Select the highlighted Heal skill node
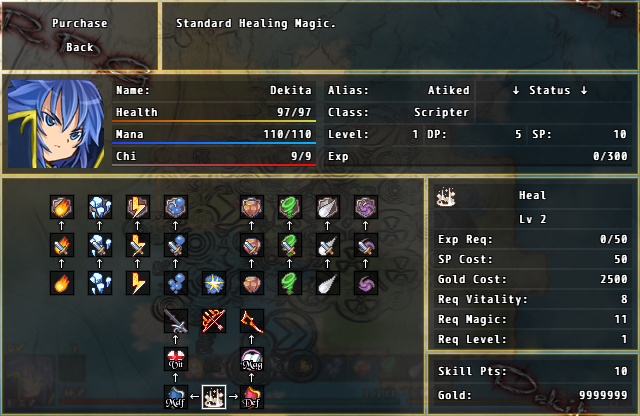 [x=214, y=397]
